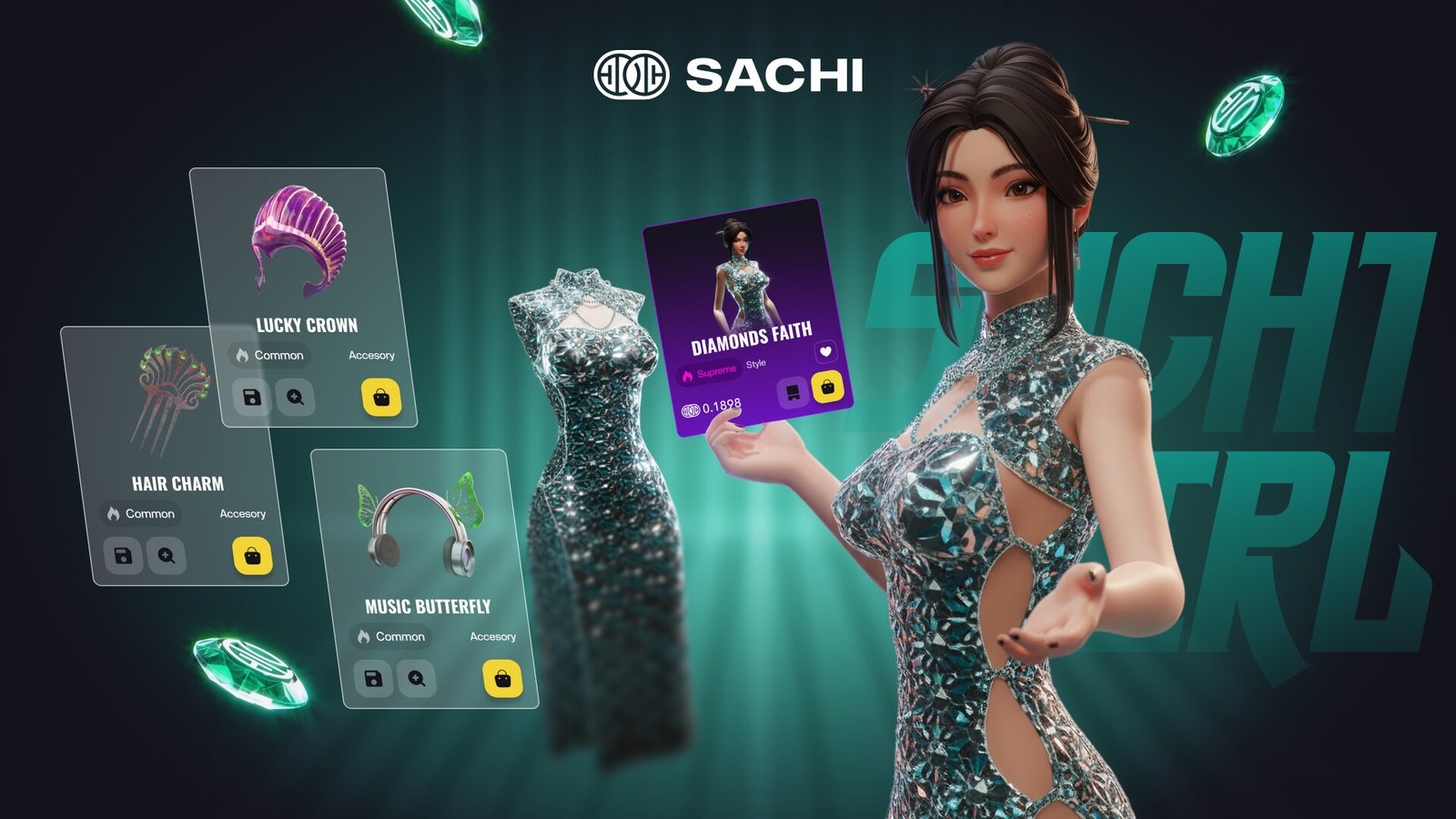The width and height of the screenshot is (1456, 819).
Task: Purchase Music Butterfly via yellow bag button
Action: pyautogui.click(x=502, y=679)
